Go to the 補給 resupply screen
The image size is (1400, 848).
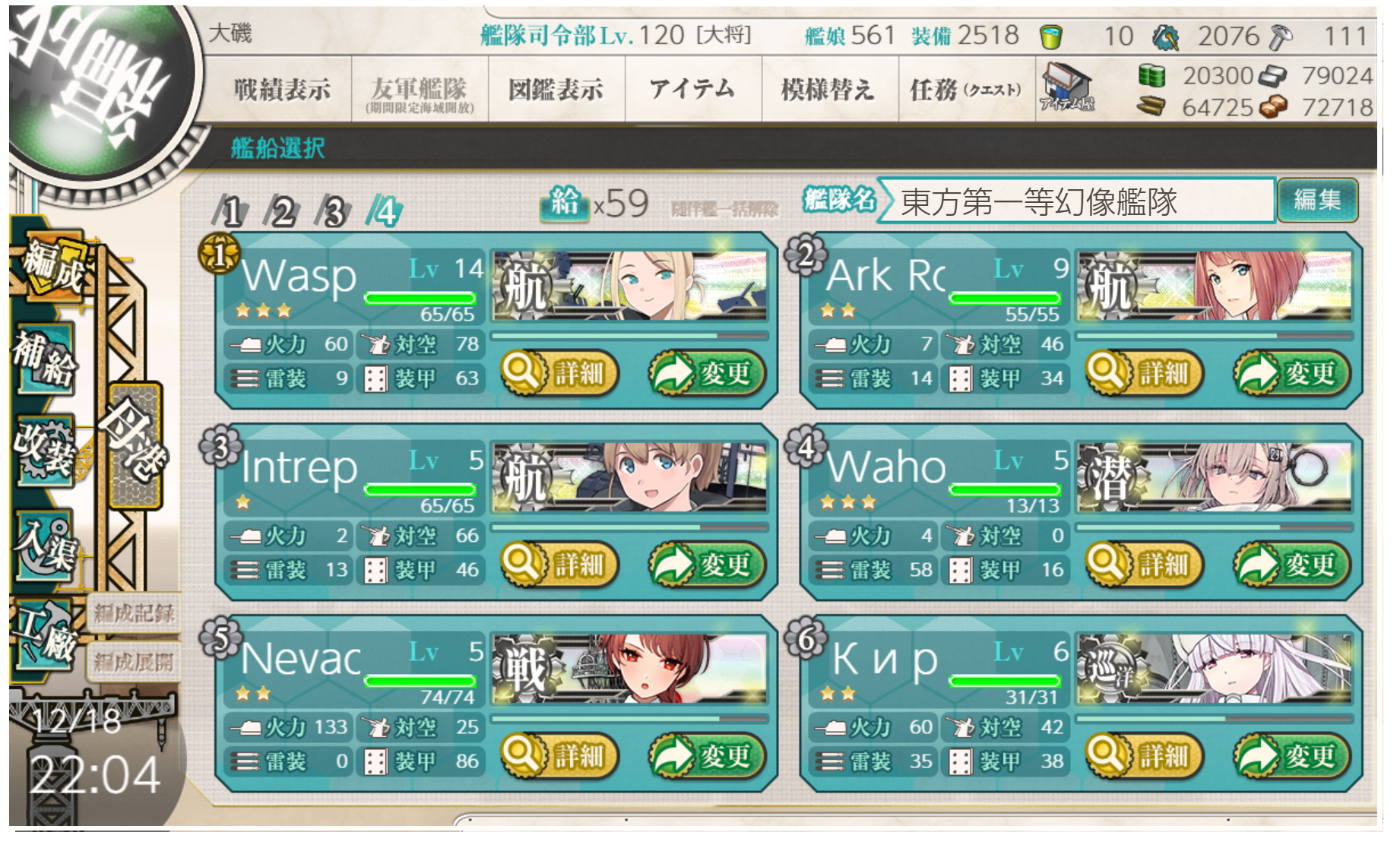tap(46, 359)
